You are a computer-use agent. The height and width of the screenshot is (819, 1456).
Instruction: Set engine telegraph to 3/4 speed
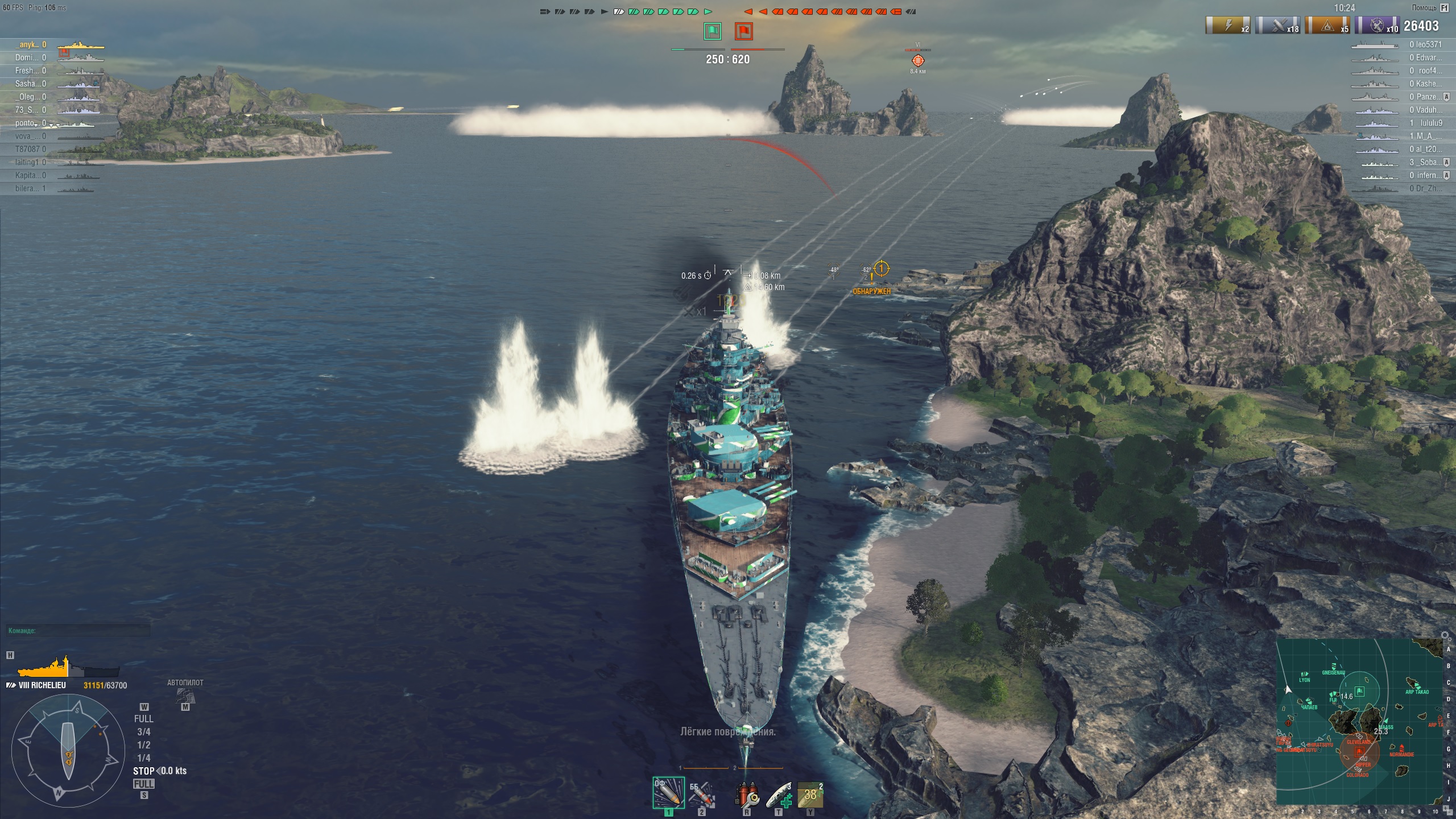point(144,732)
